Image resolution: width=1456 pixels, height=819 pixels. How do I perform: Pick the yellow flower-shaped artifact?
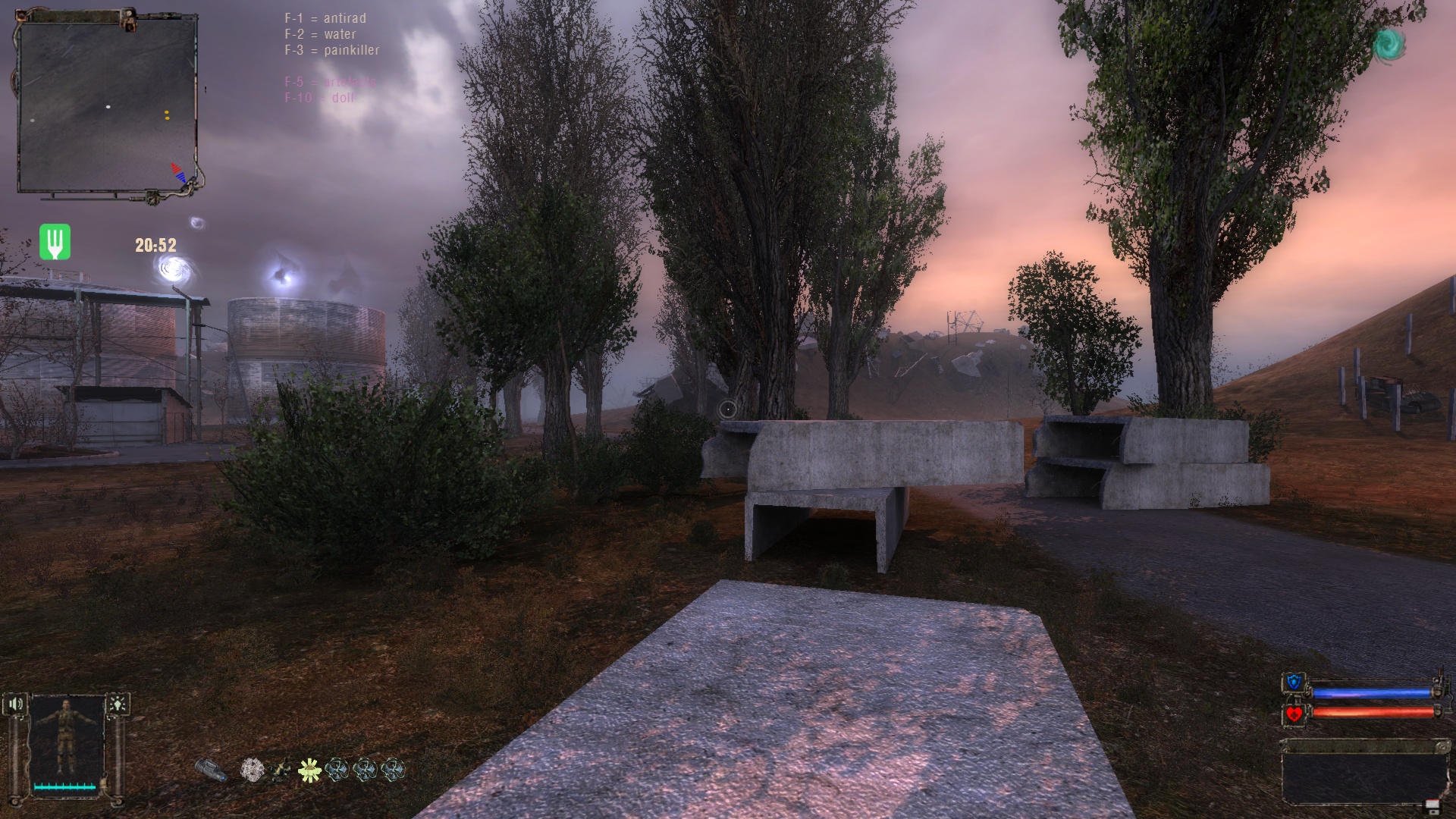pos(309,770)
